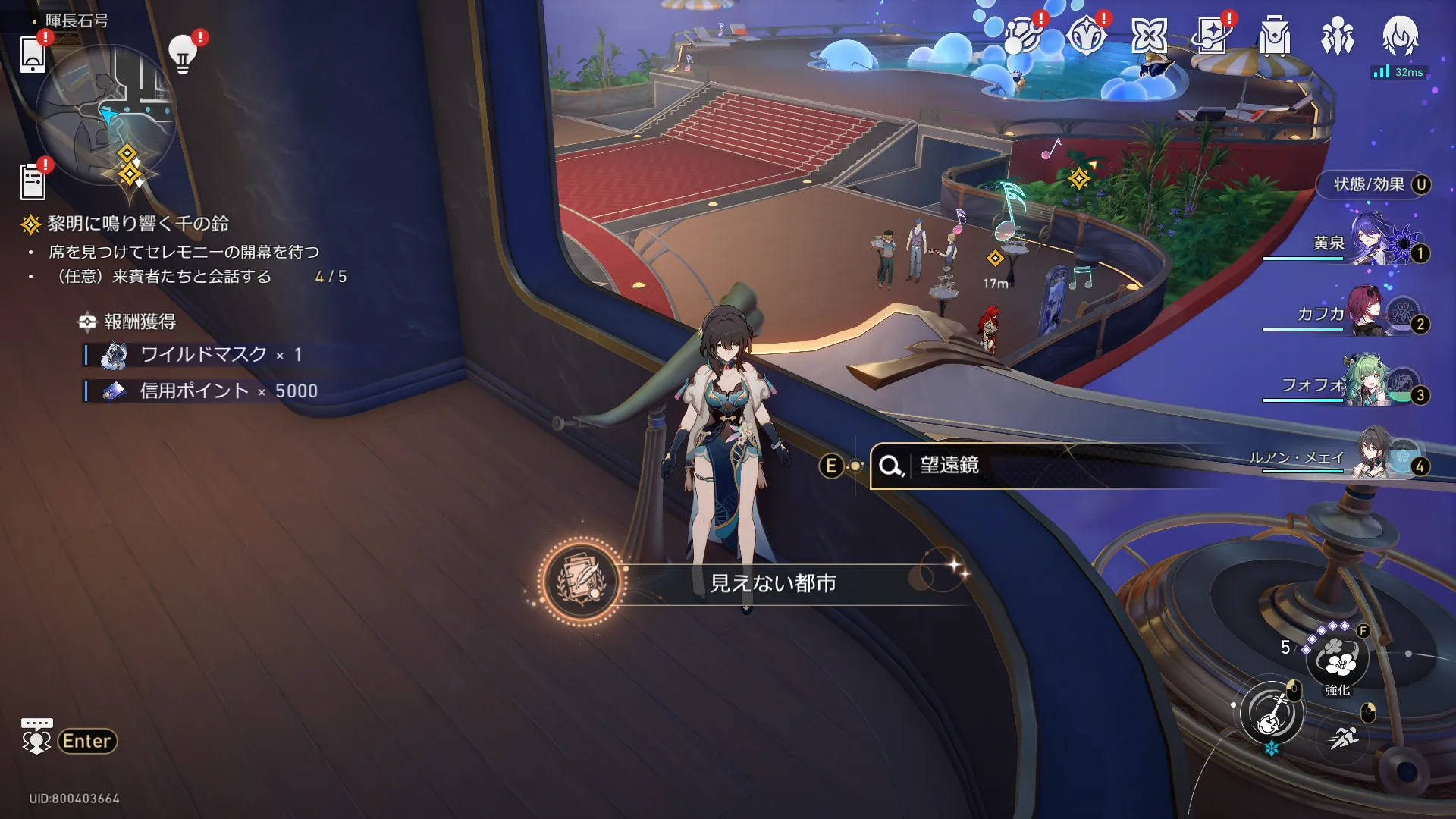The image size is (1456, 819).
Task: Open the character head profile icon
Action: [x=1400, y=36]
